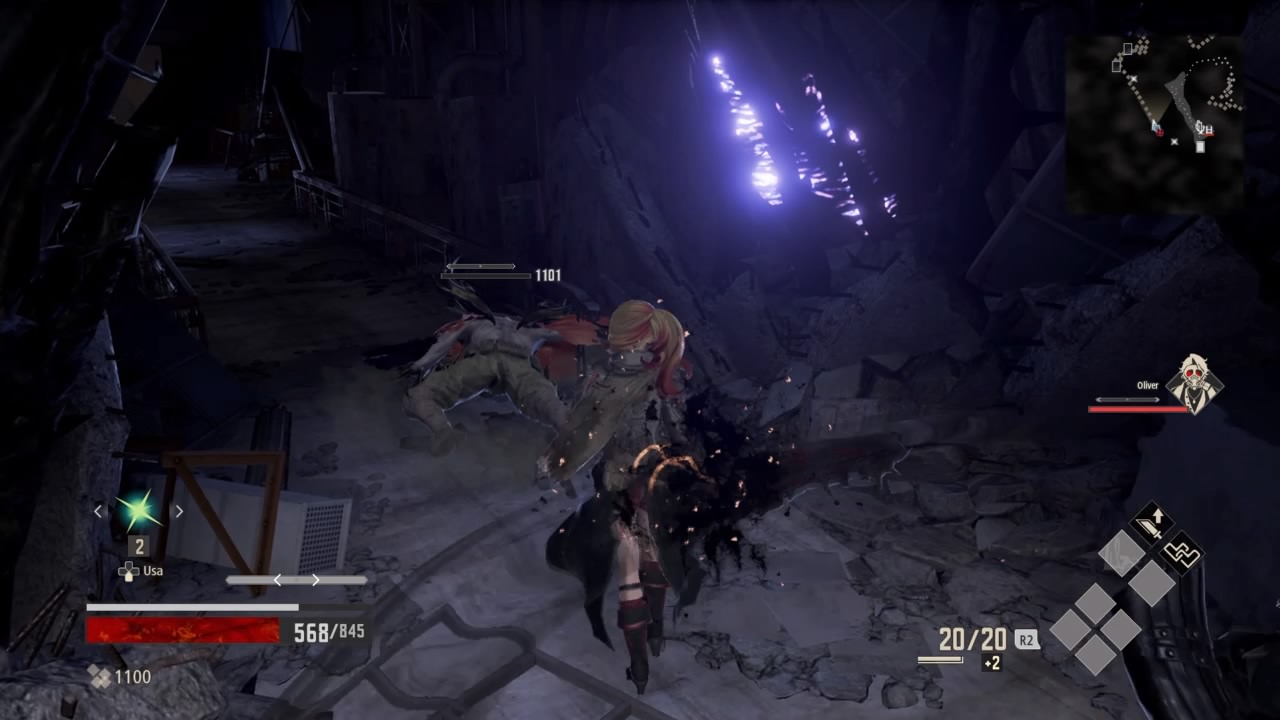Activate the sword-with-arrow gift icon
Viewport: 1280px width, 720px height.
pyautogui.click(x=1151, y=523)
